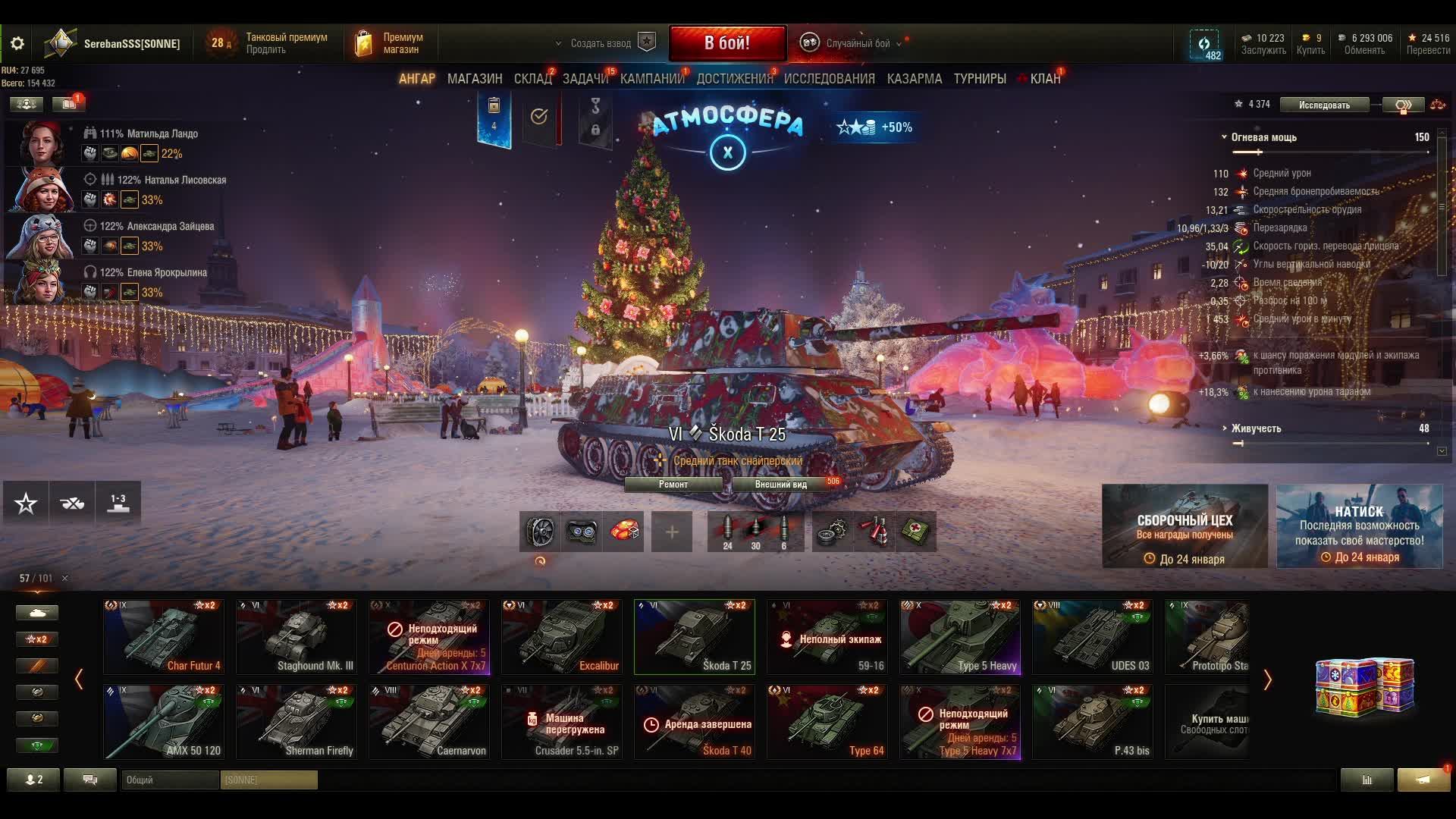
Task: Open the settings gear menu
Action: [x=17, y=43]
